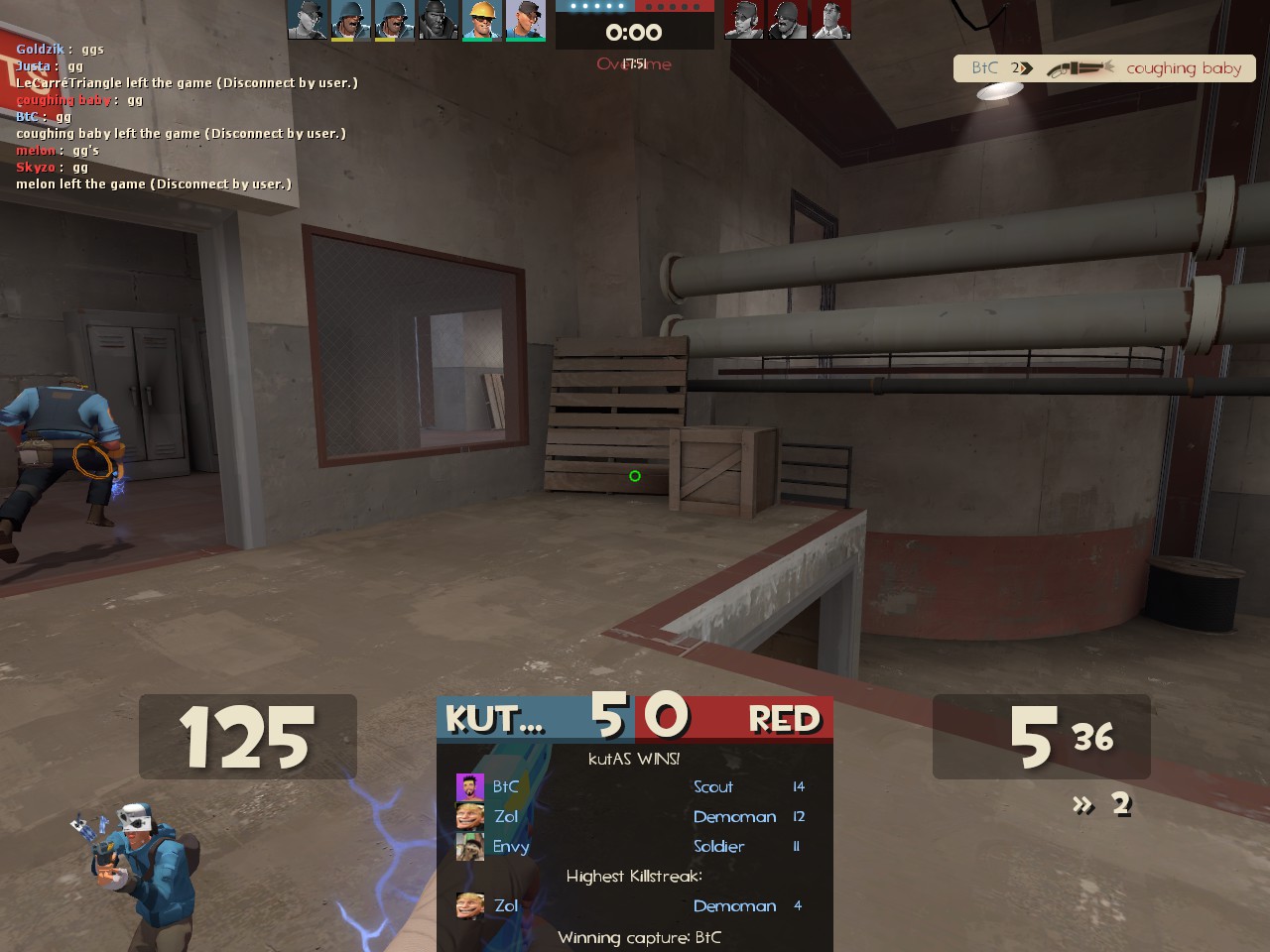Click BtC's purple avatar in win panel

pyautogui.click(x=469, y=787)
